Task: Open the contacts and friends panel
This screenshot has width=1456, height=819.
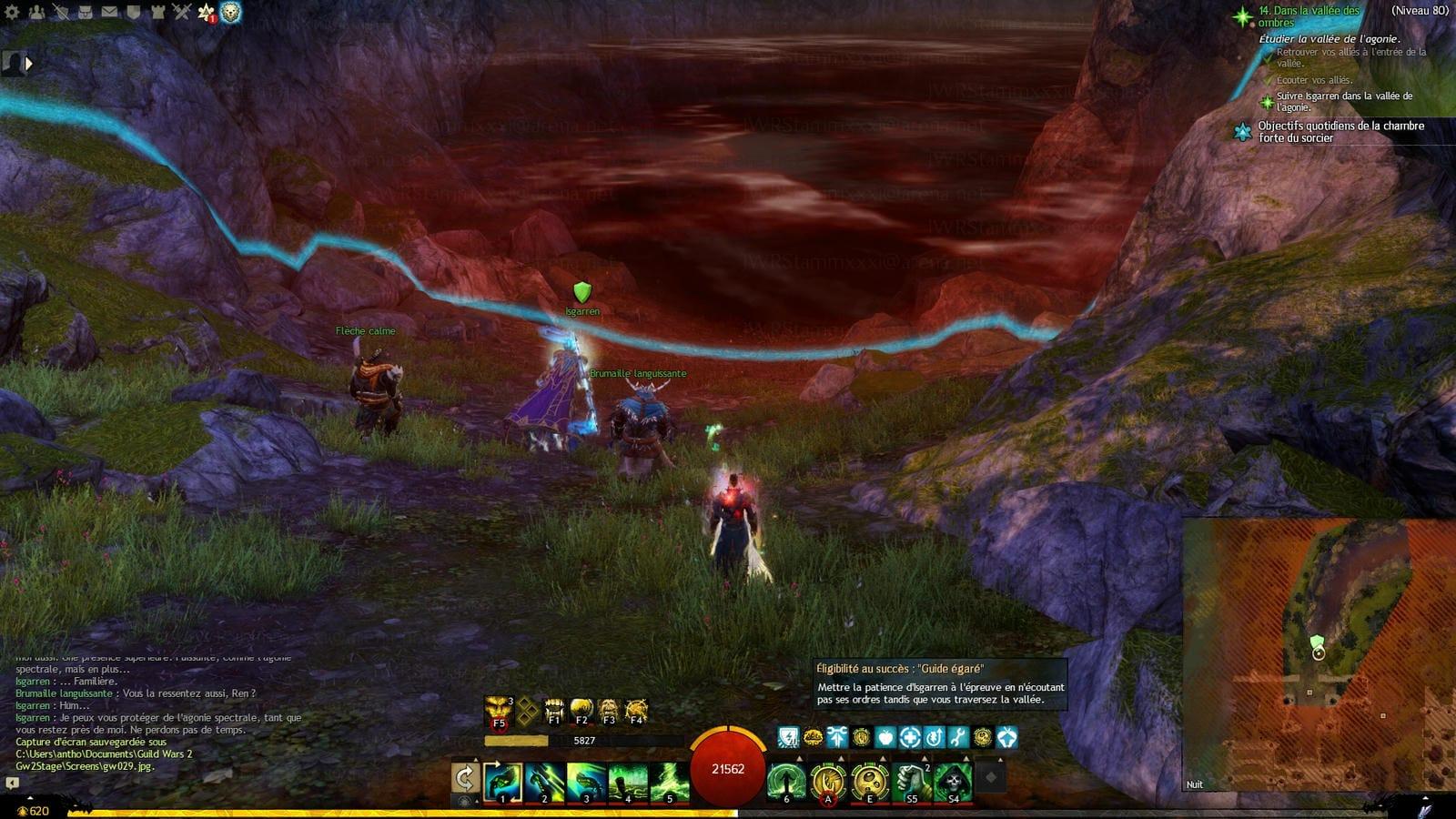Action: (36, 12)
